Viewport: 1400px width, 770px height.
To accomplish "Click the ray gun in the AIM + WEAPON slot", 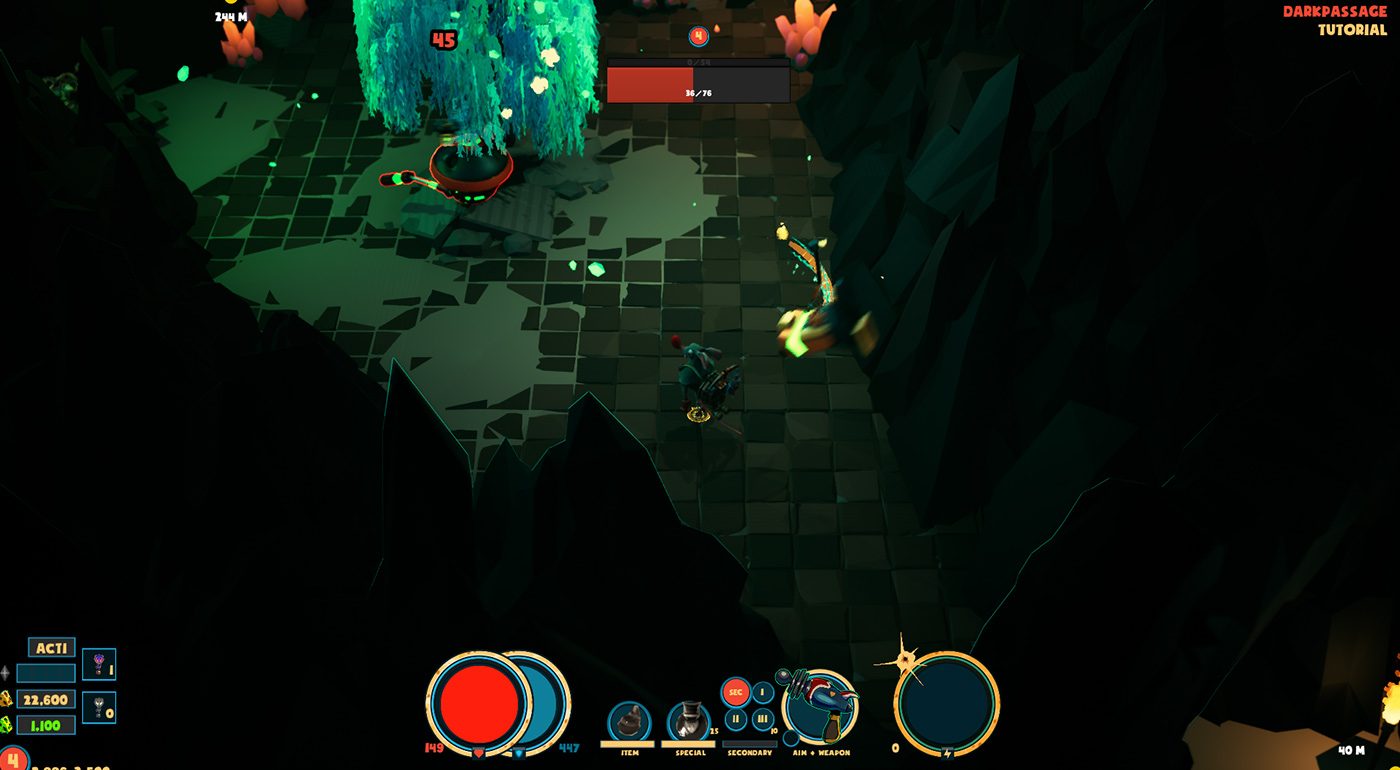I will (822, 702).
